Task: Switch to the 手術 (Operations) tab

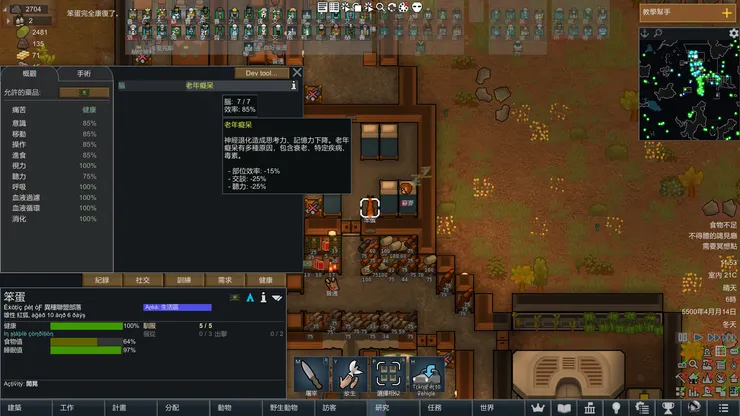Action: (83, 73)
